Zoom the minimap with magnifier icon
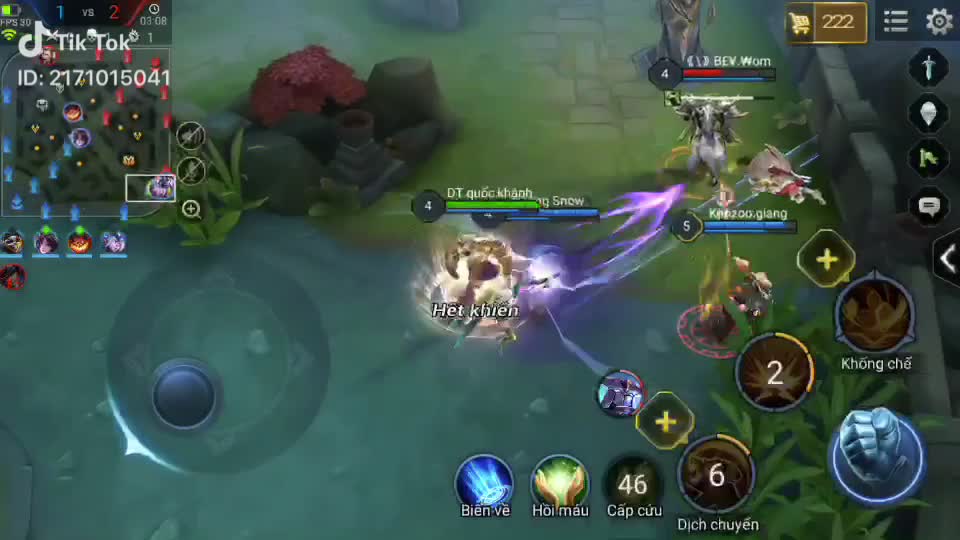Screen dimensions: 960x540 [x=191, y=209]
